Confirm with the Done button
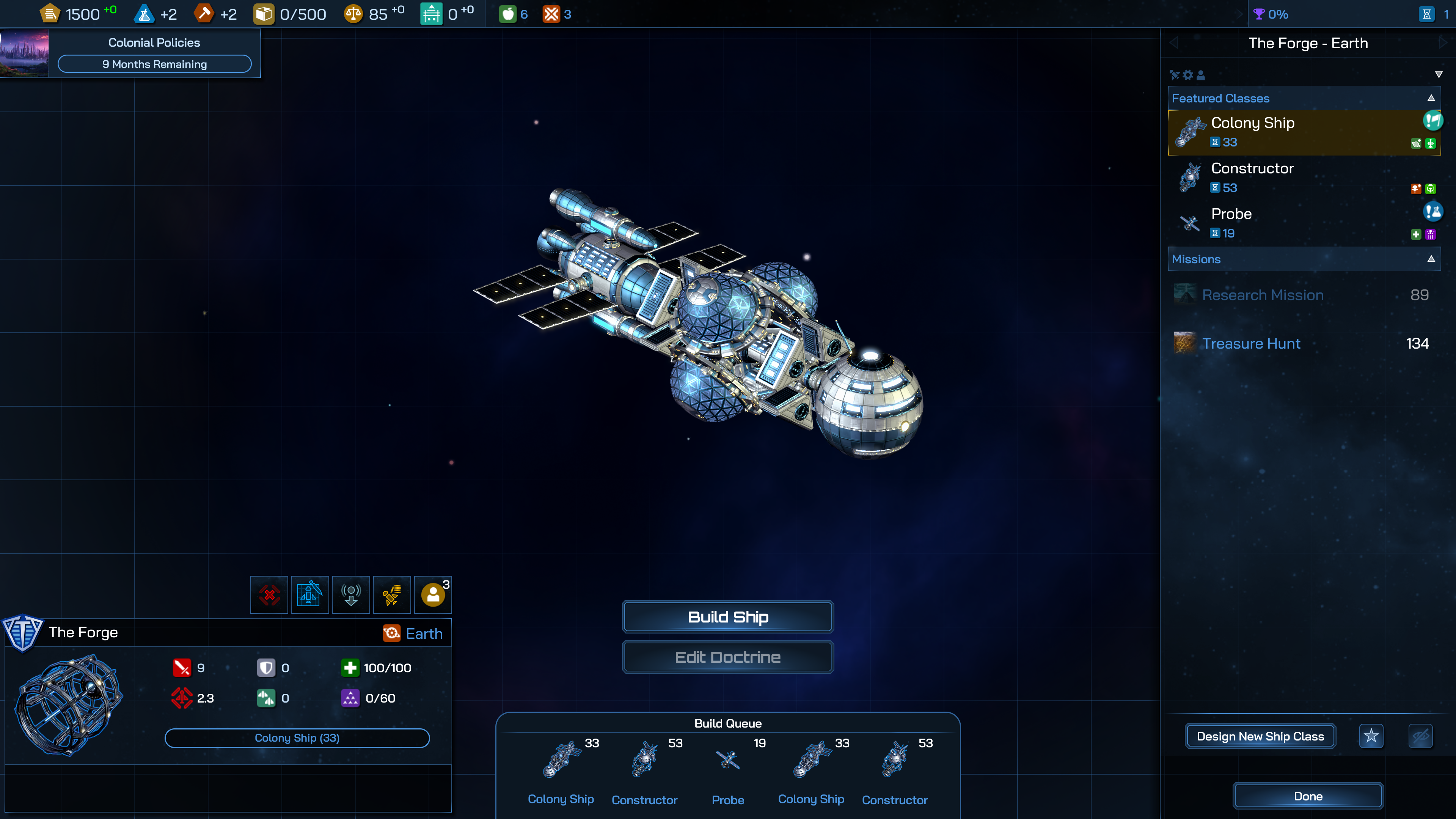Screen dimensions: 1456x819 [x=1308, y=796]
